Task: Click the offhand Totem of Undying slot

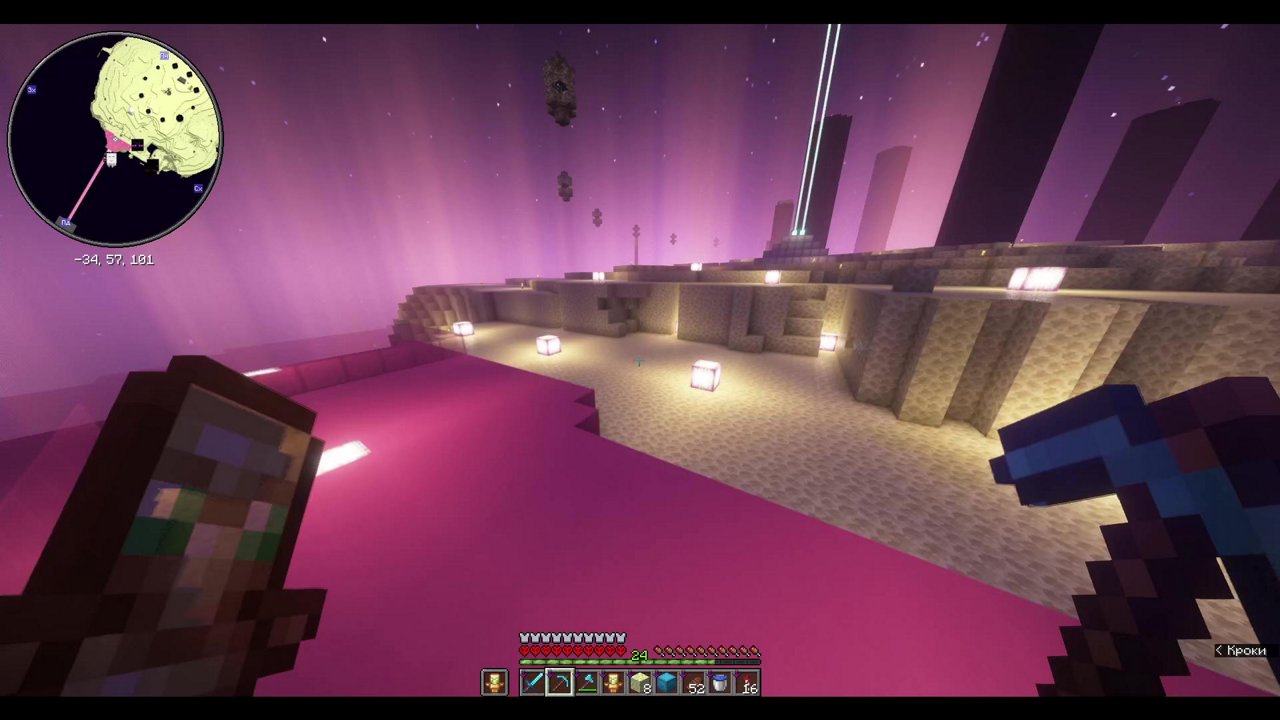Action: click(x=494, y=682)
